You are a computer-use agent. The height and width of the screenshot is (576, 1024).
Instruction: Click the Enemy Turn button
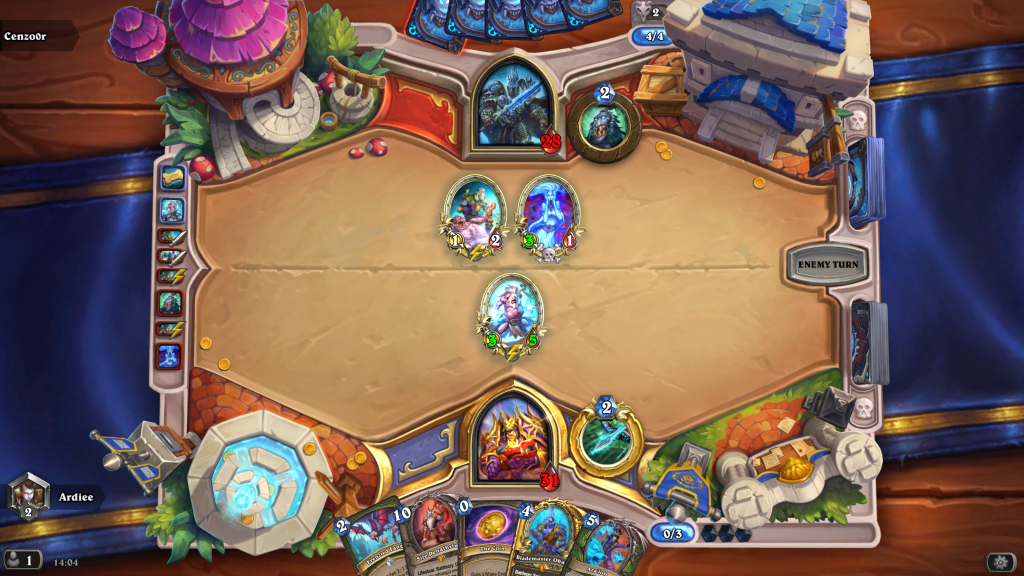coord(827,264)
